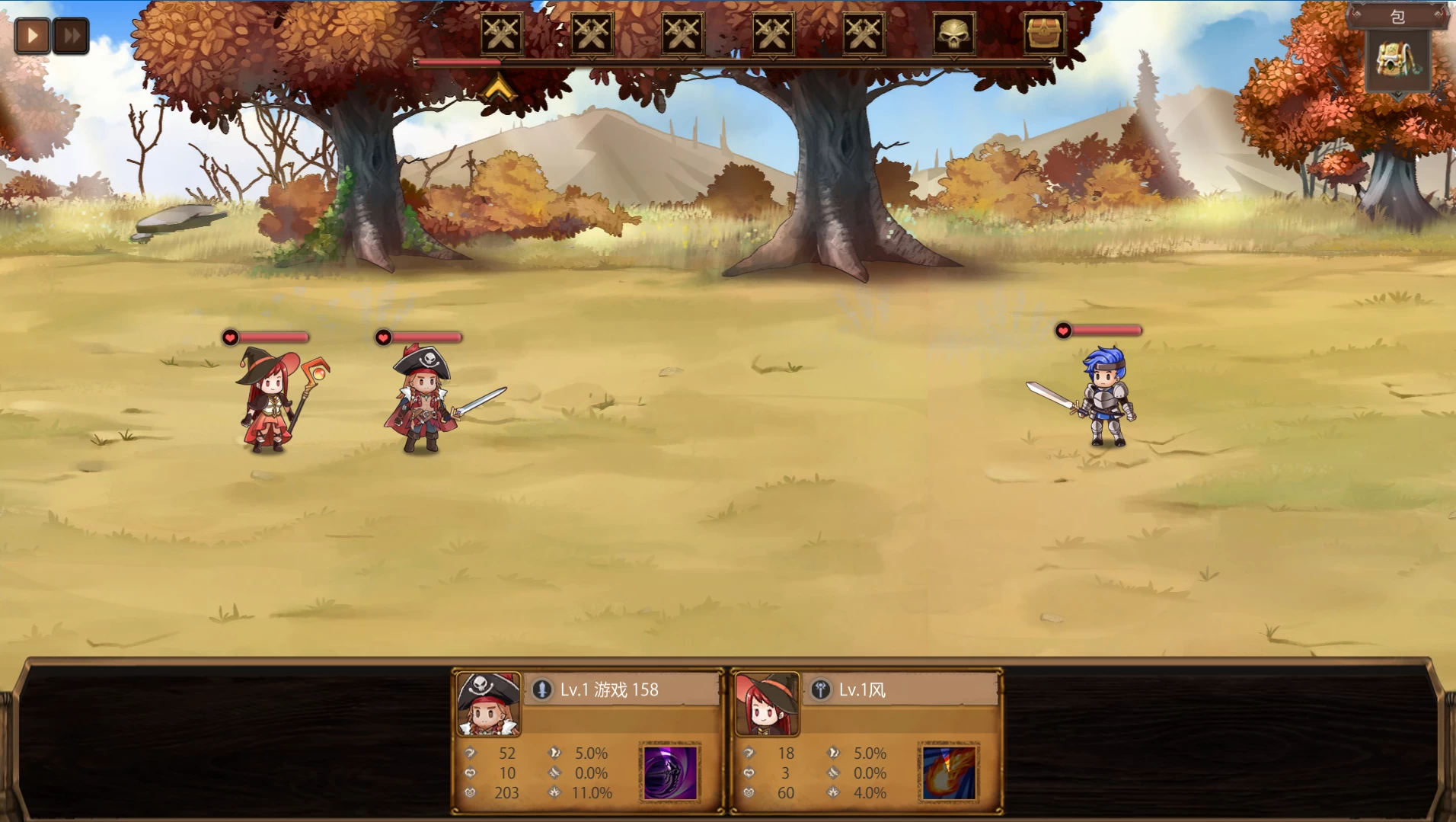1456x822 pixels.
Task: Click the sword class icon beside Lv.1 游戏 158
Action: 541,691
